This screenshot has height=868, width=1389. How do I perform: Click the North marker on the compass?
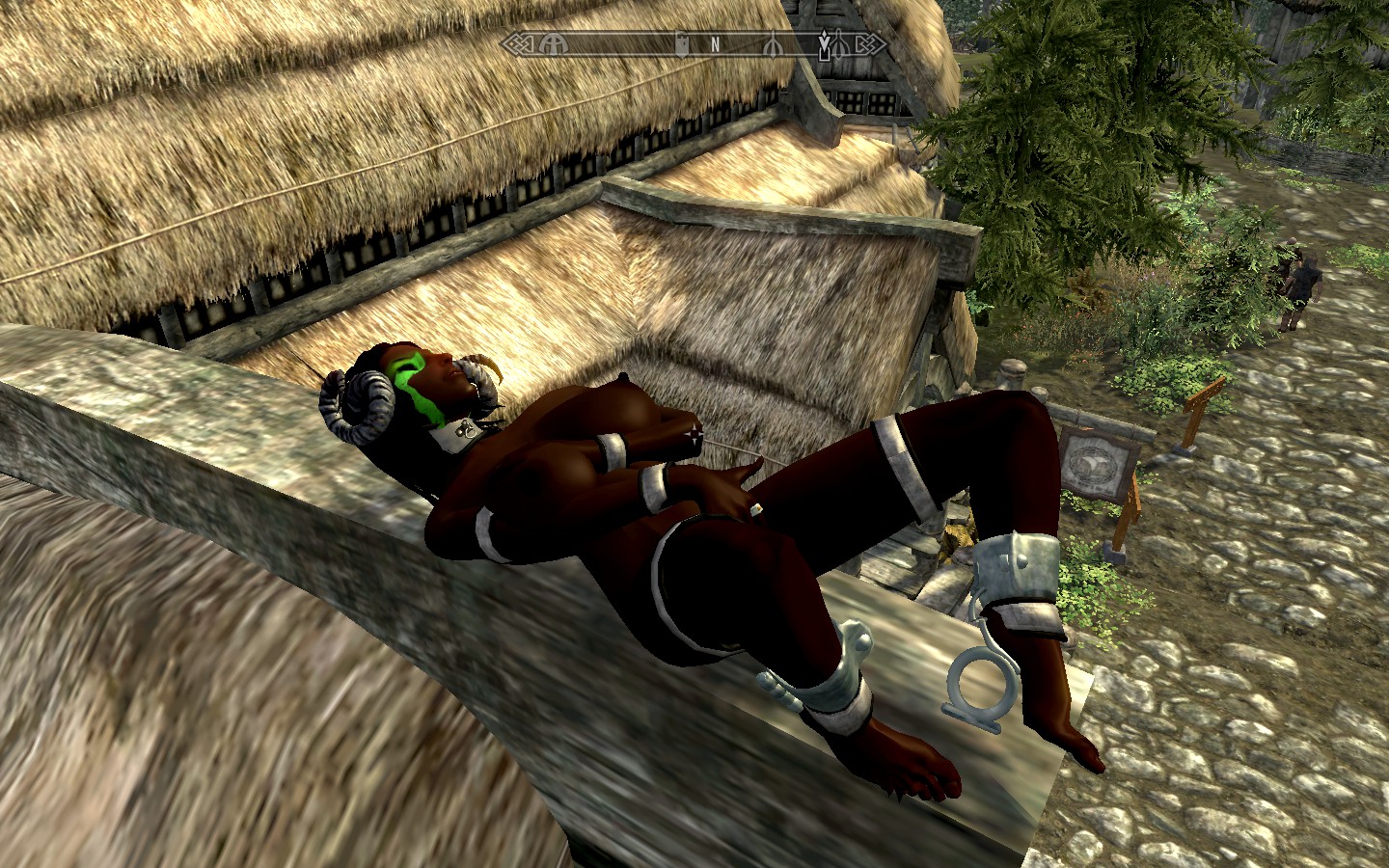[x=715, y=43]
